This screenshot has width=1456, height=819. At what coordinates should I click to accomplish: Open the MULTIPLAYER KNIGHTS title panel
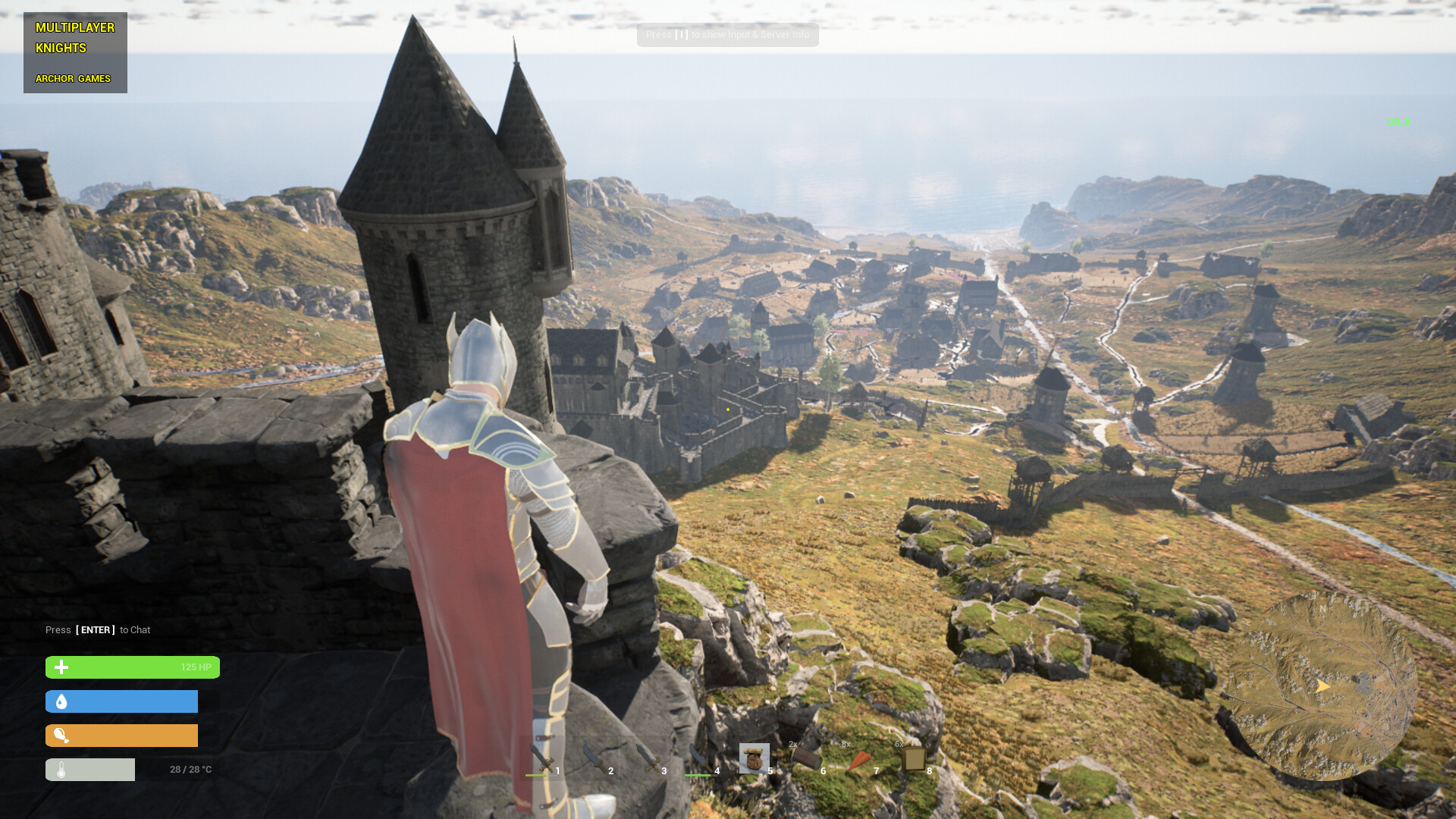click(75, 37)
